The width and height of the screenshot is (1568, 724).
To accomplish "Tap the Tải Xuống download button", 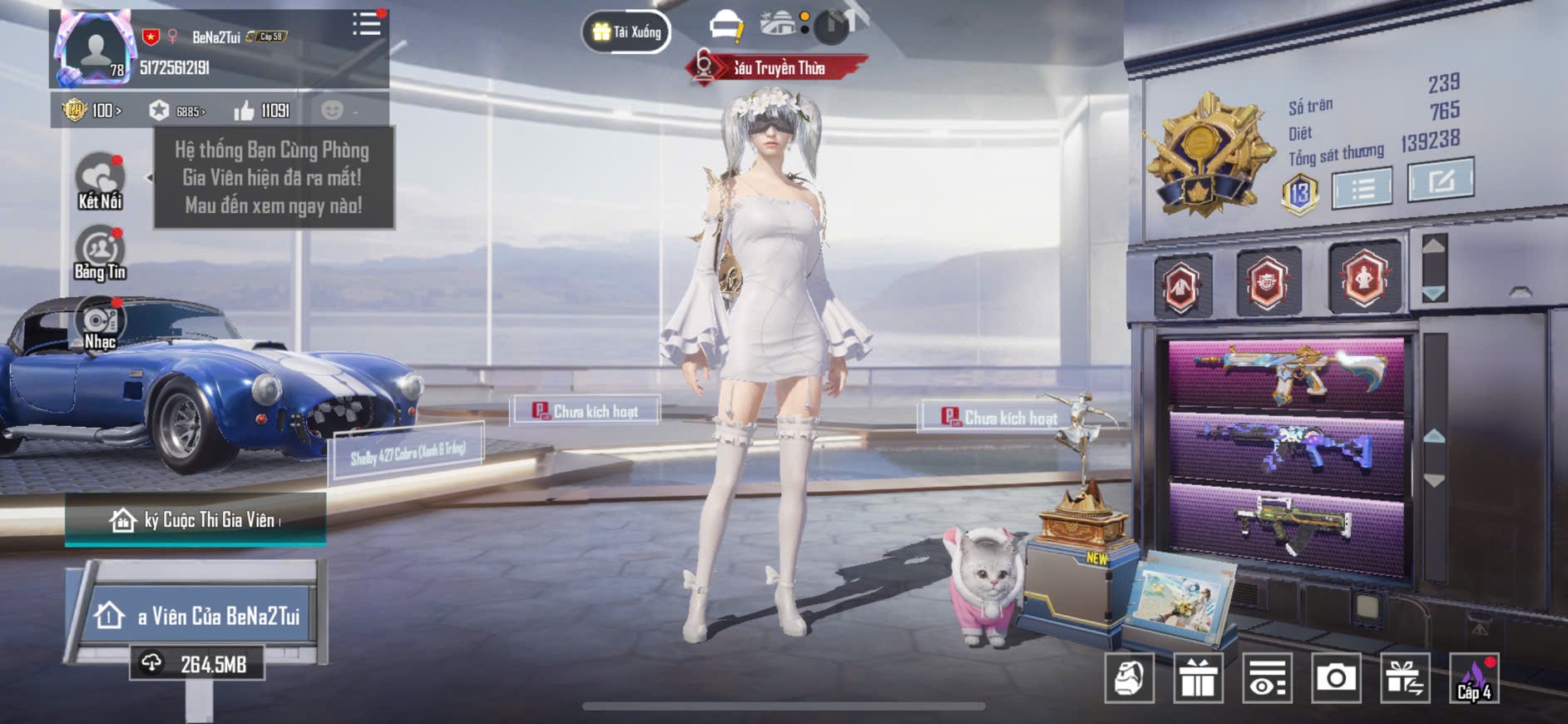I will coord(626,32).
